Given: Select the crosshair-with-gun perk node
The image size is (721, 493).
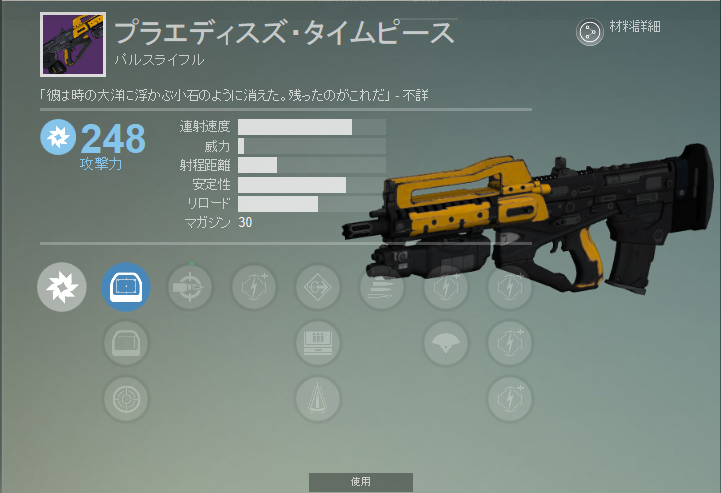Looking at the screenshot, I should click(190, 288).
